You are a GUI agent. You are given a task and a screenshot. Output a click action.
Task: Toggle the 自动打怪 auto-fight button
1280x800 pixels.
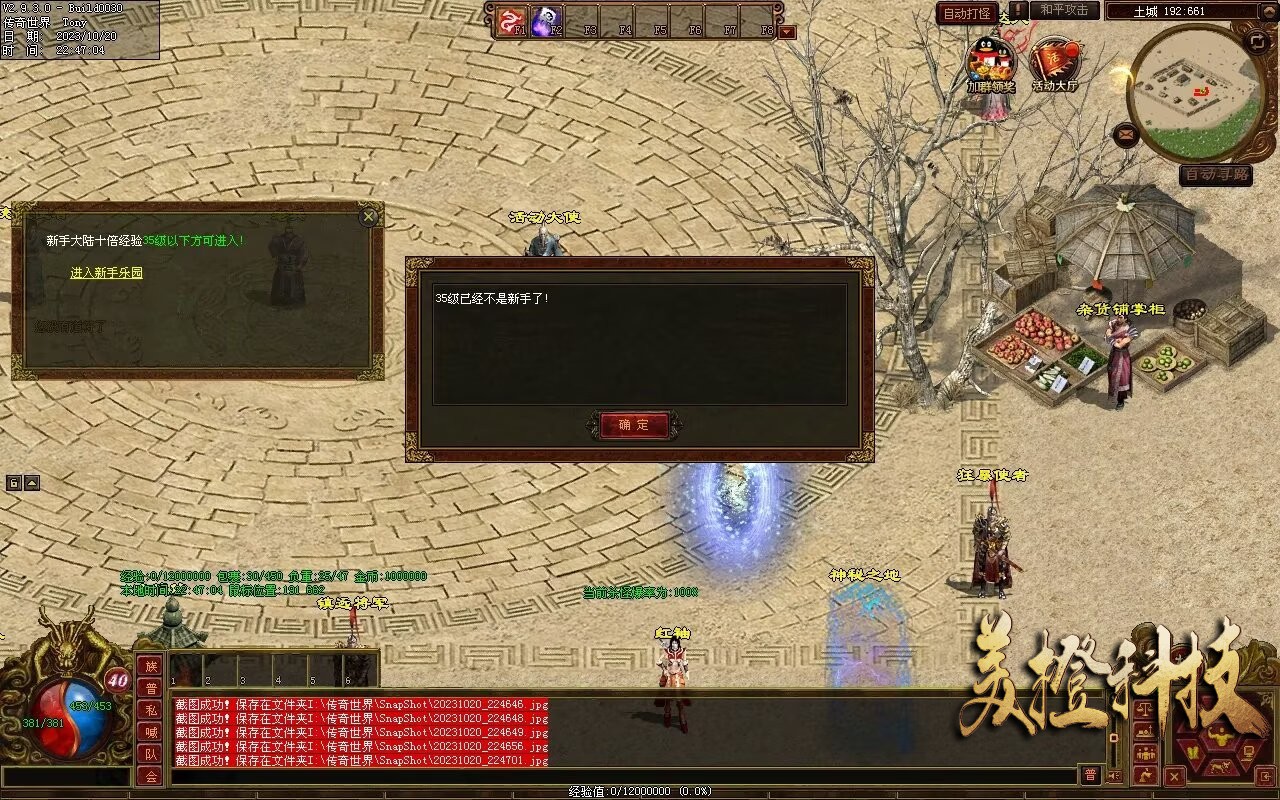[967, 14]
